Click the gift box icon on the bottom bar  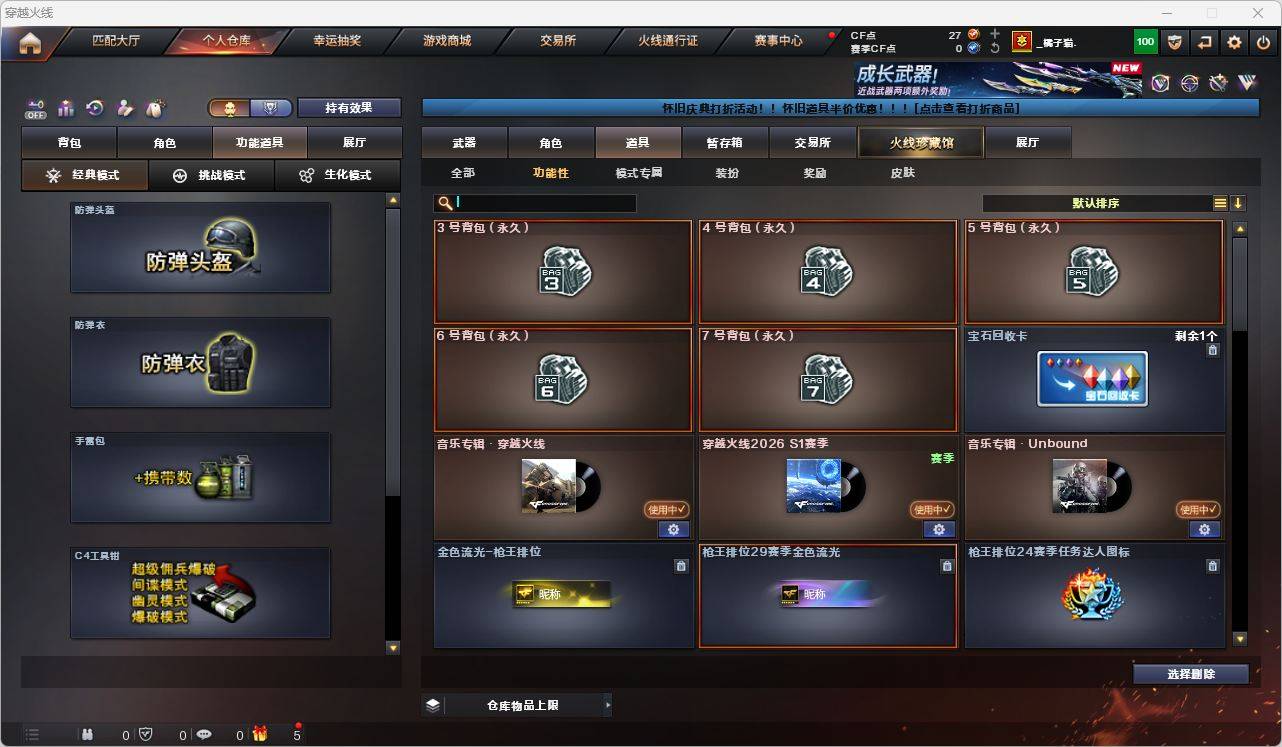(x=260, y=734)
